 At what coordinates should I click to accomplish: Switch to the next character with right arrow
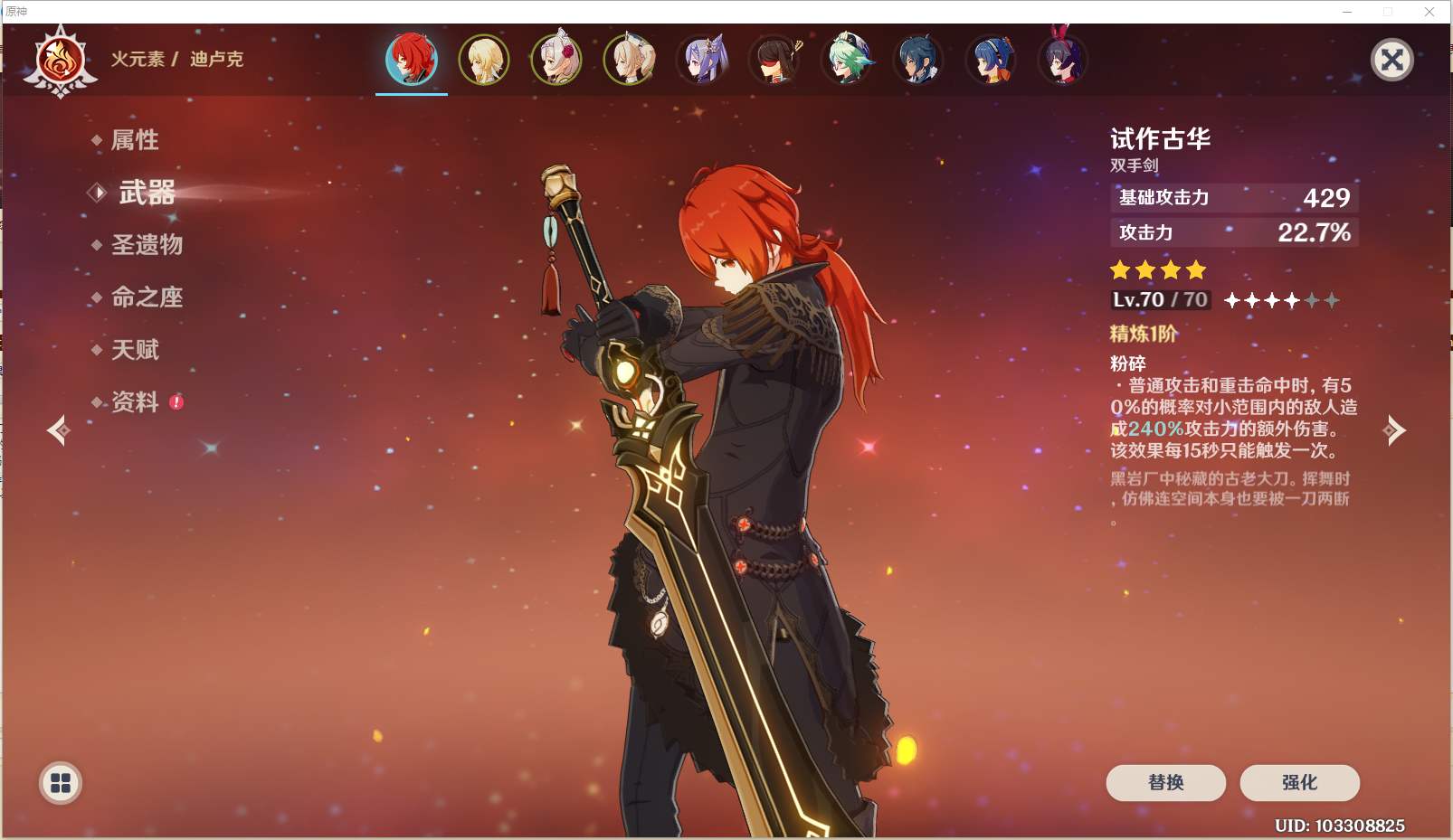1394,430
